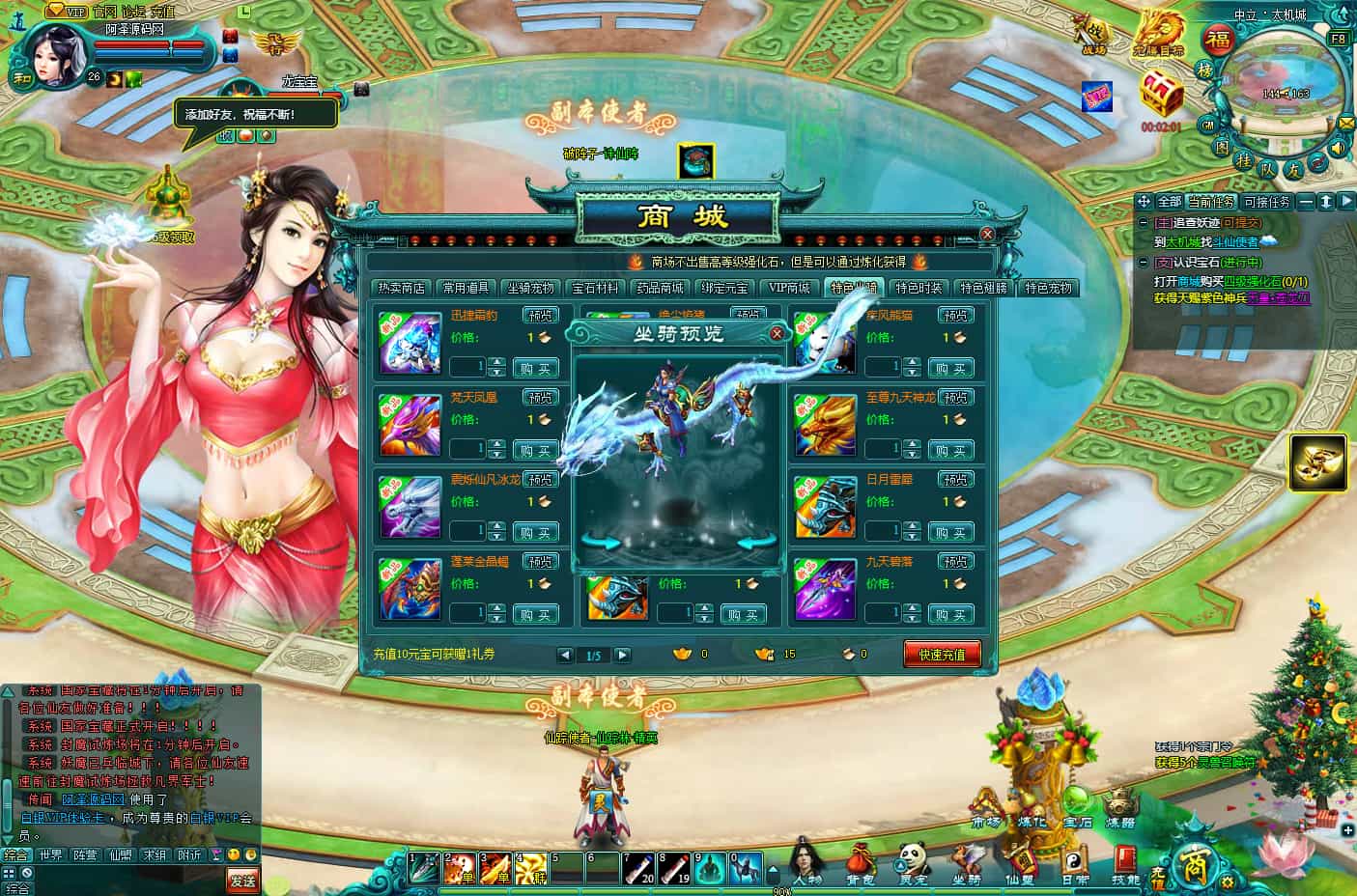
Task: Preview the 九天碧落 mount
Action: click(x=955, y=561)
